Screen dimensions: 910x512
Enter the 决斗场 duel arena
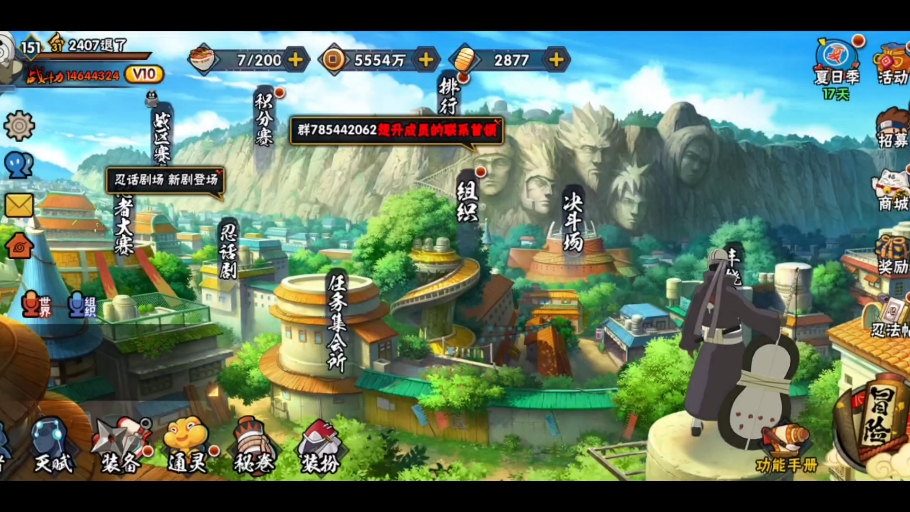(x=573, y=222)
